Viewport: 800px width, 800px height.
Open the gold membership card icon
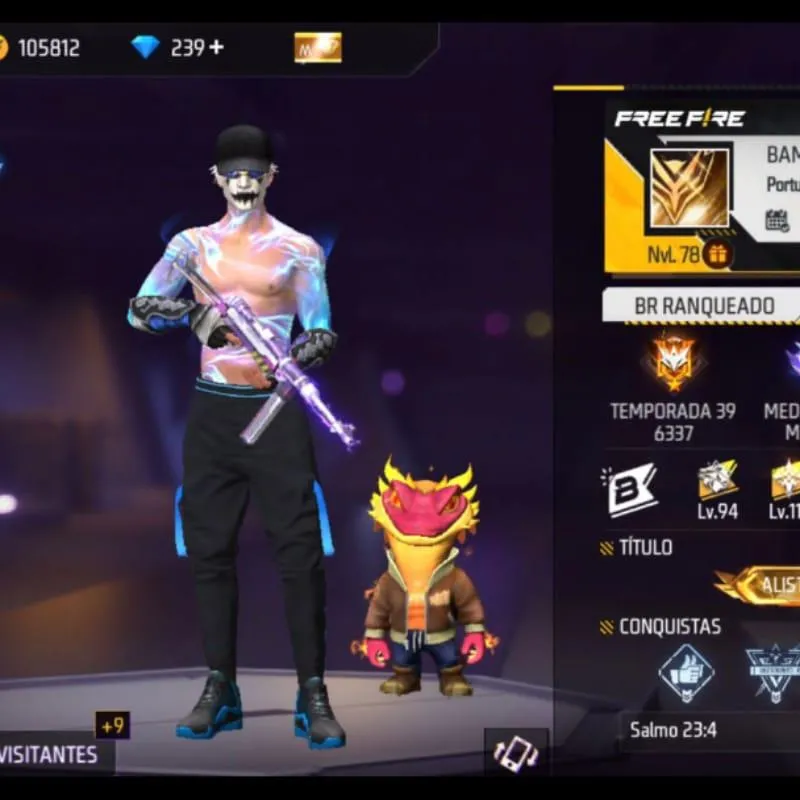click(x=317, y=47)
